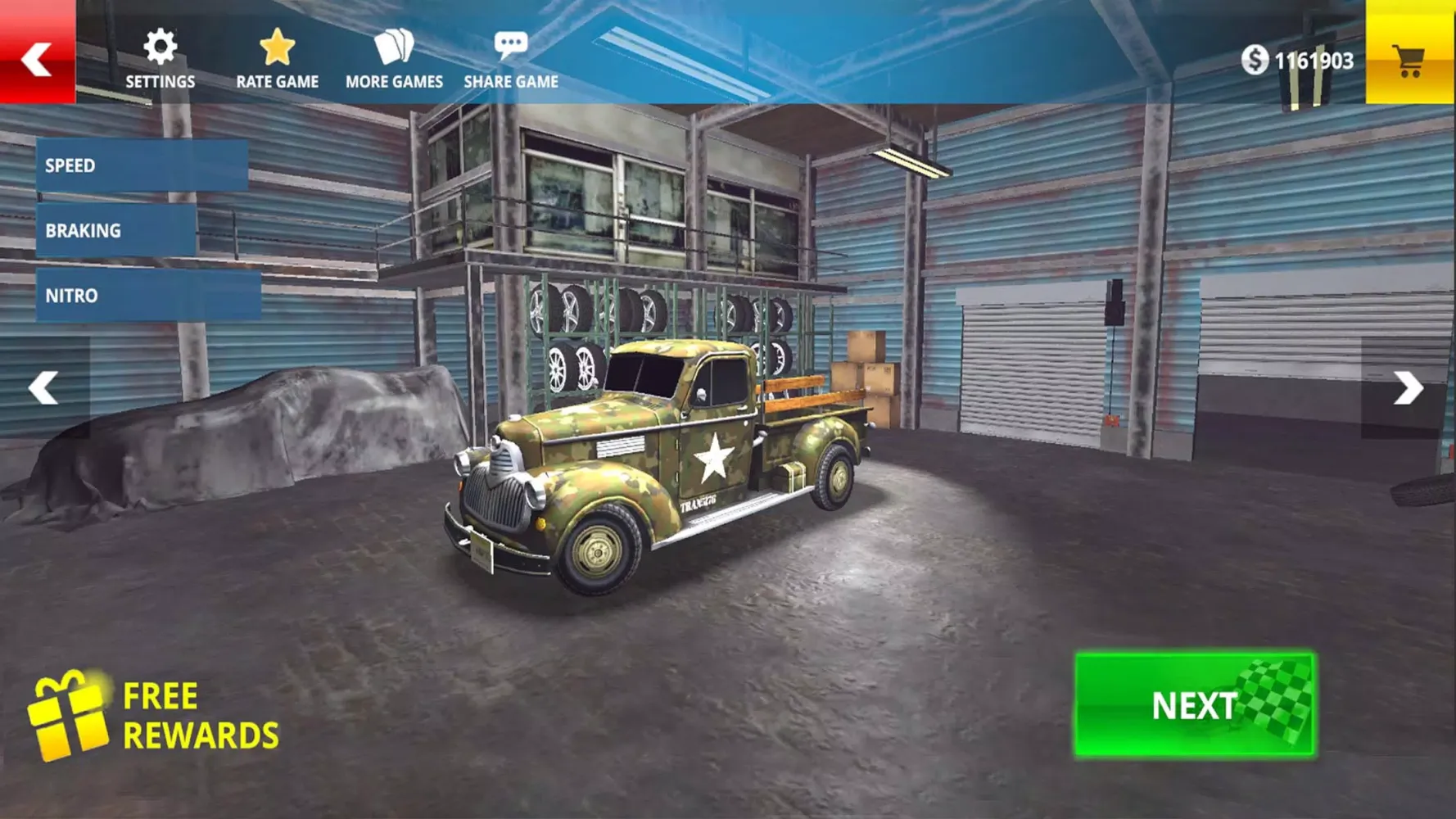Select the SHARE GAME menu entry

510,81
